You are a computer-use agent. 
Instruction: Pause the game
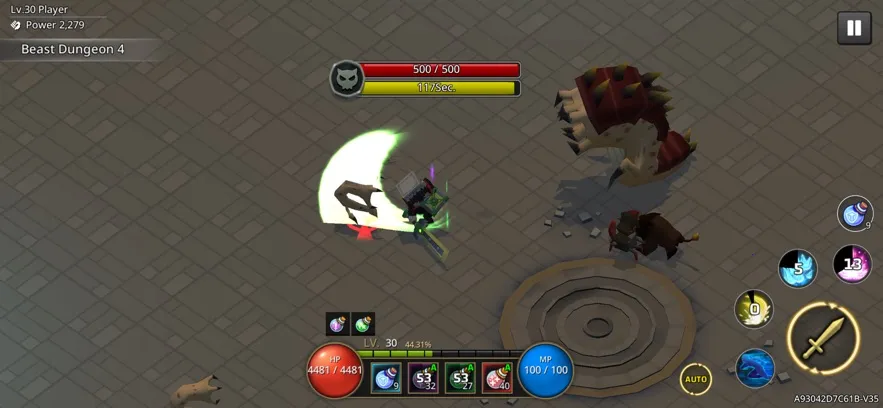[853, 28]
